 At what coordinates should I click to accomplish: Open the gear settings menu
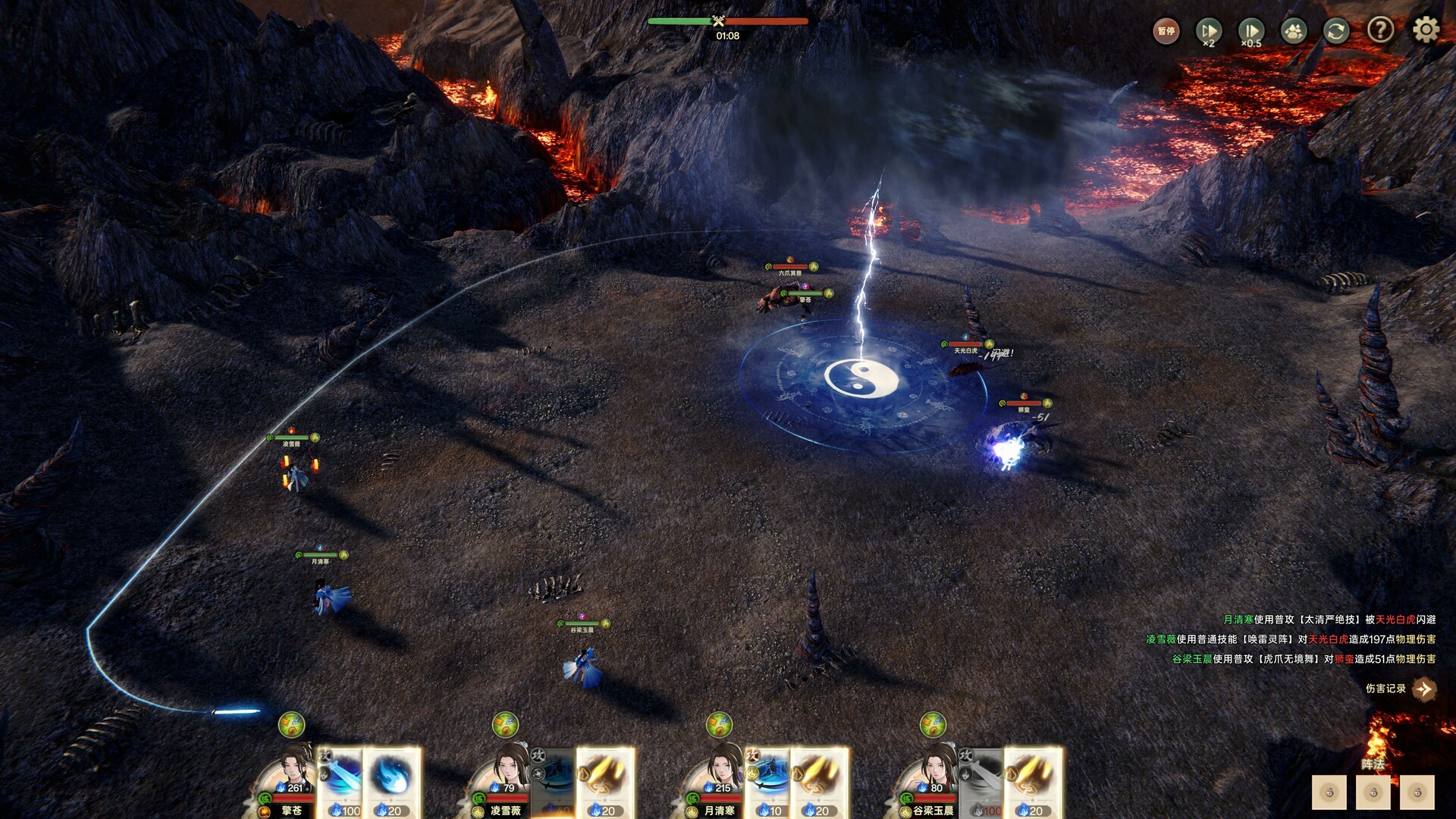coord(1426,30)
